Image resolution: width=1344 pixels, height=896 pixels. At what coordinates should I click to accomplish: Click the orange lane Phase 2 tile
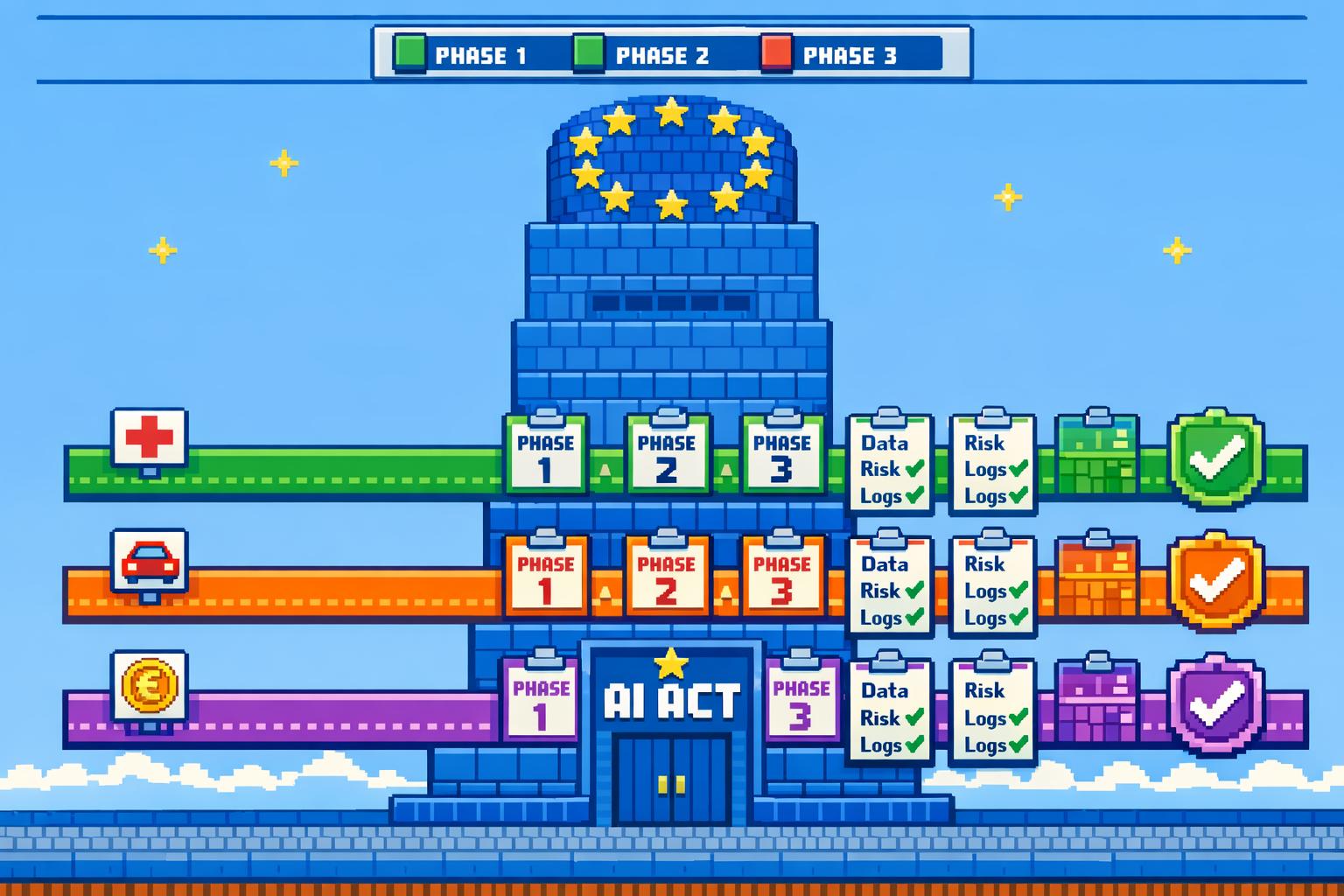coord(667,577)
